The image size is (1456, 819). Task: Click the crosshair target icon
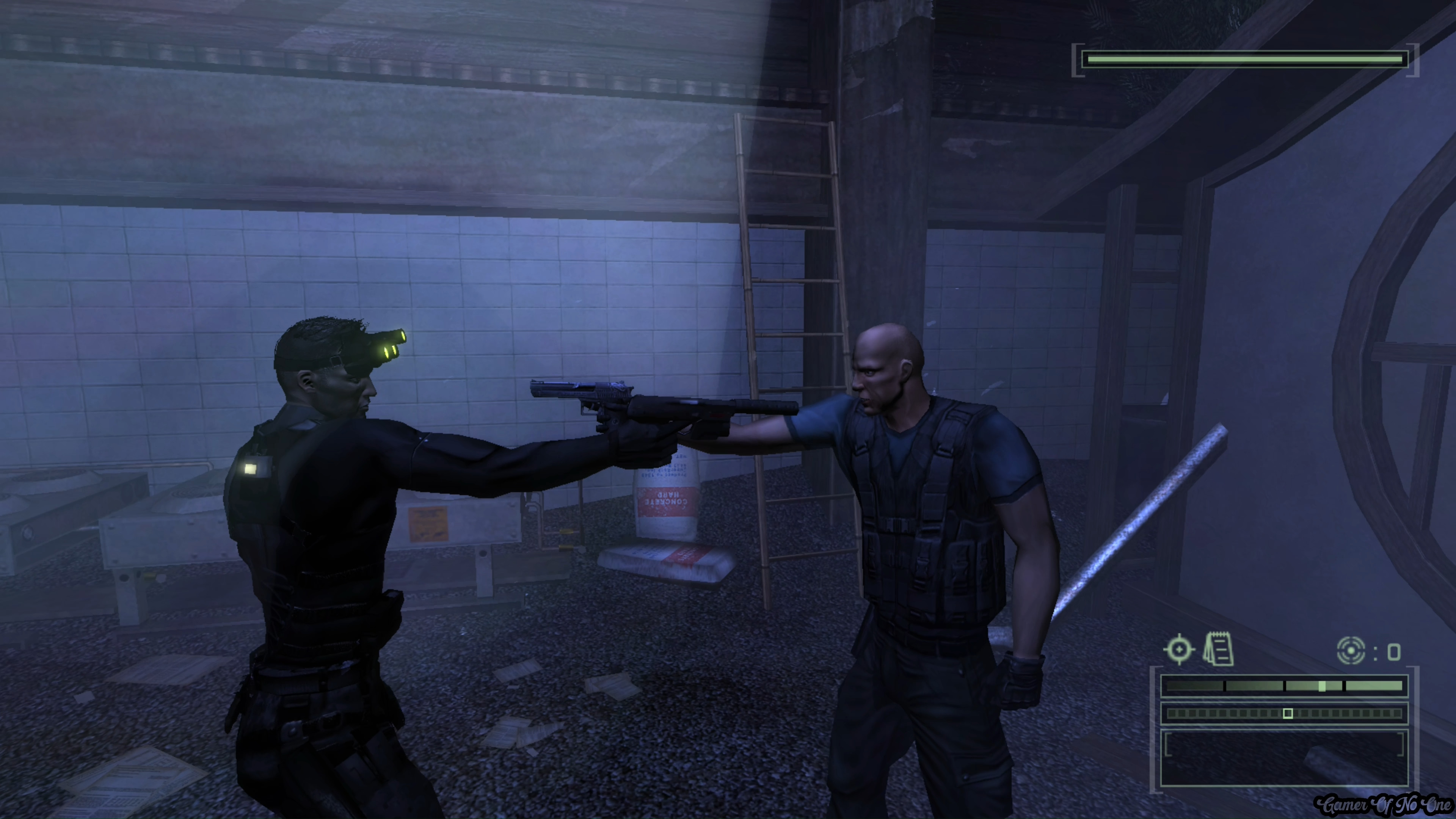(x=1179, y=650)
